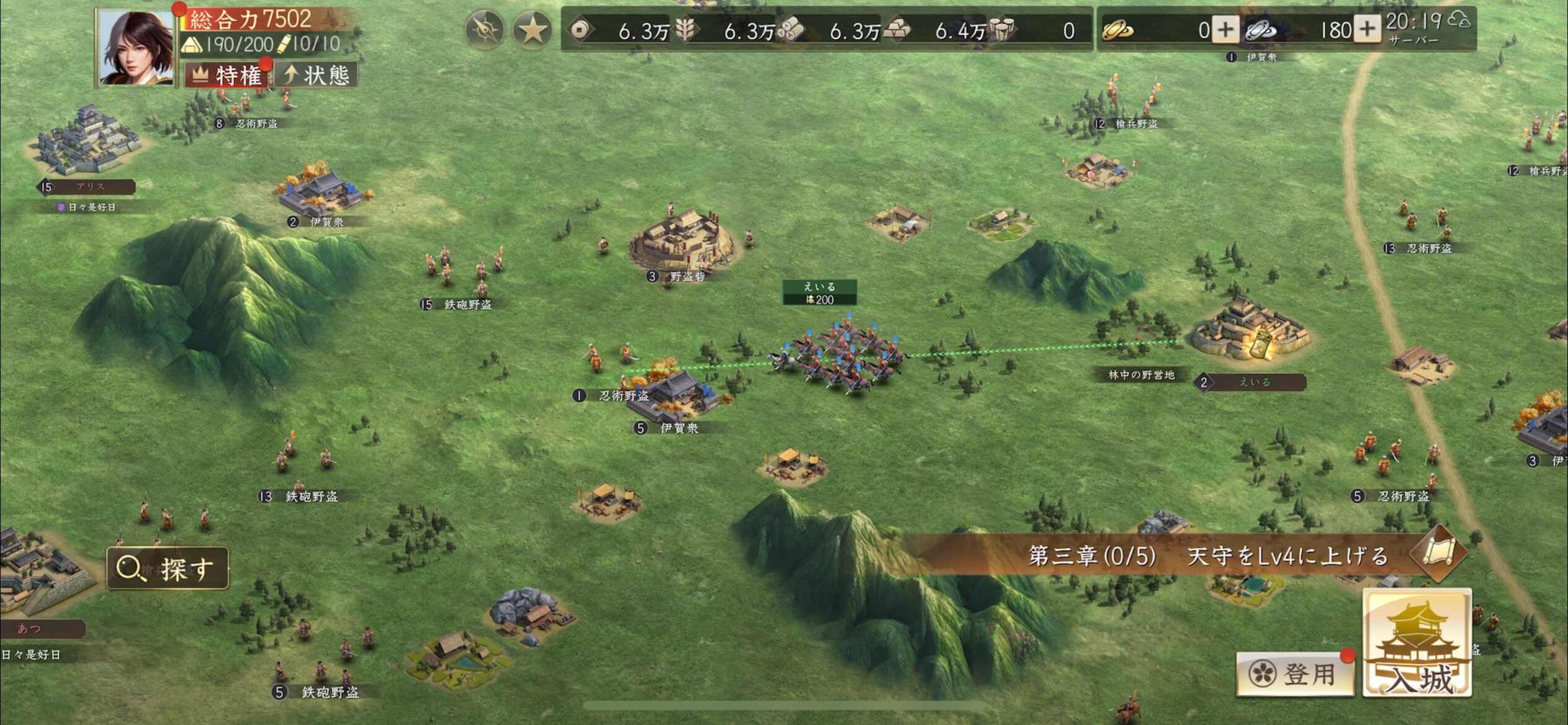This screenshot has width=1568, height=725.
Task: Add silver coins with the plus button
Action: [x=1367, y=30]
